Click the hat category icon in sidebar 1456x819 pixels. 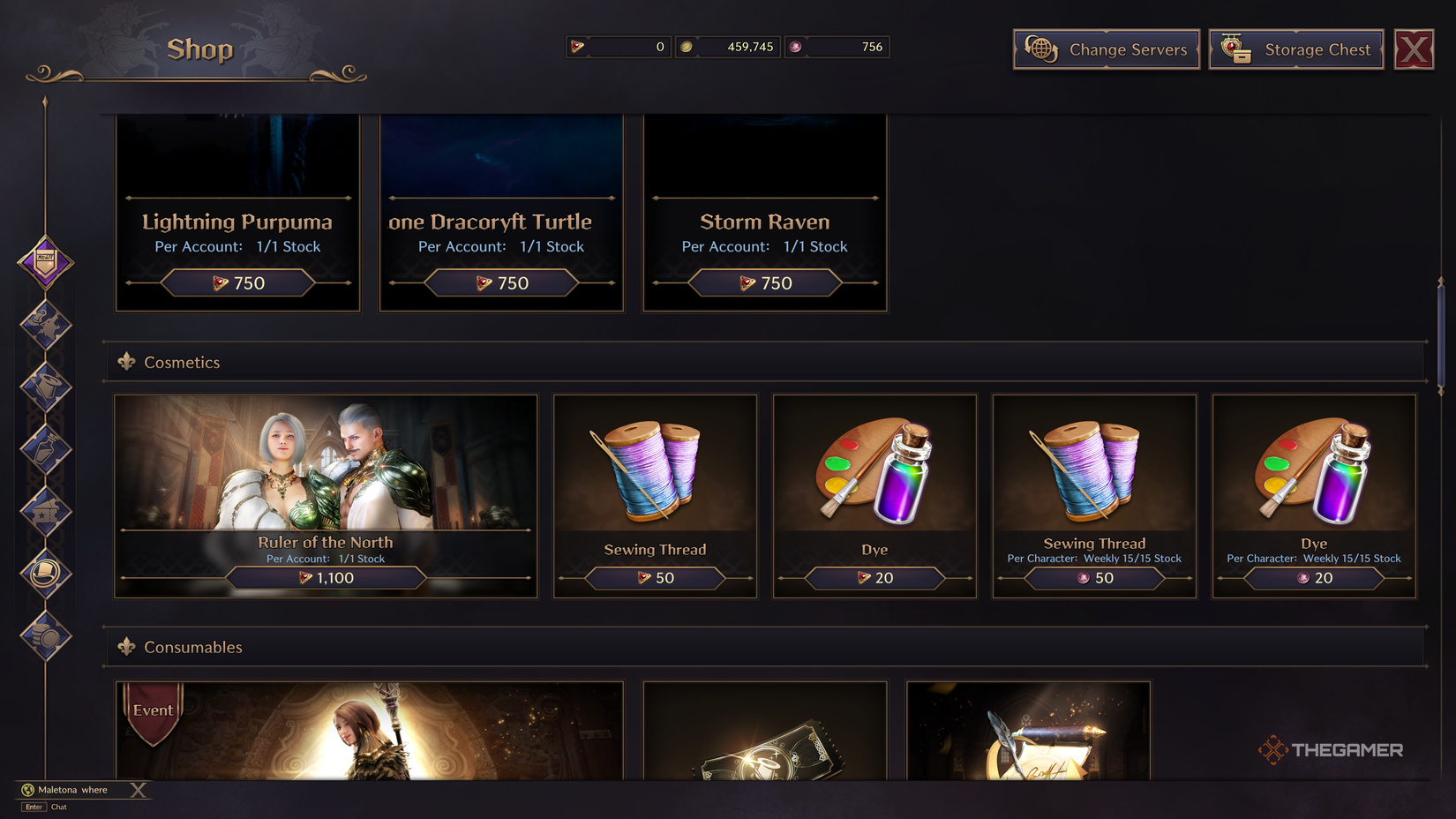pos(46,574)
